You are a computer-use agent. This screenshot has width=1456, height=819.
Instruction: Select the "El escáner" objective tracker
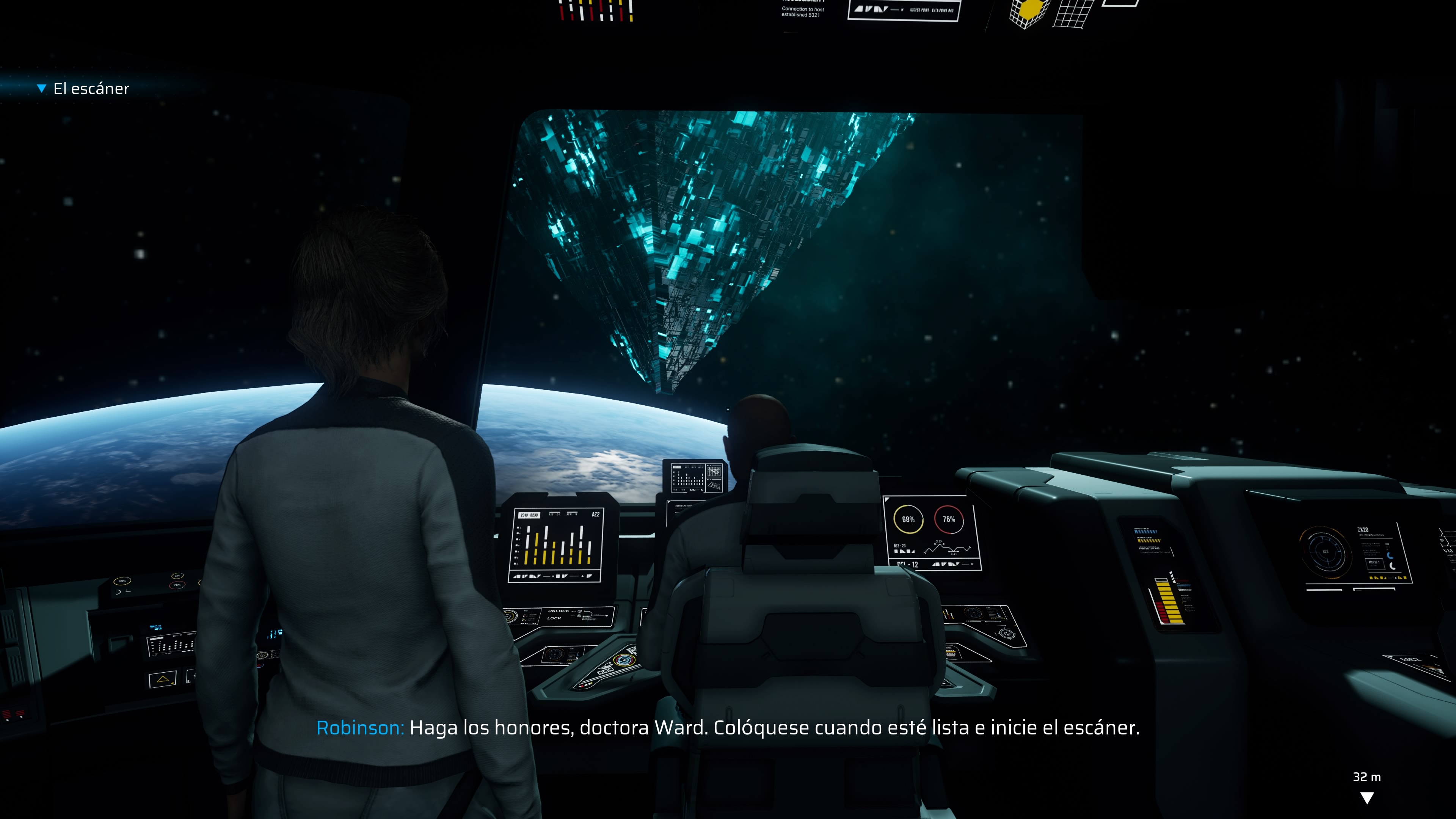point(91,89)
